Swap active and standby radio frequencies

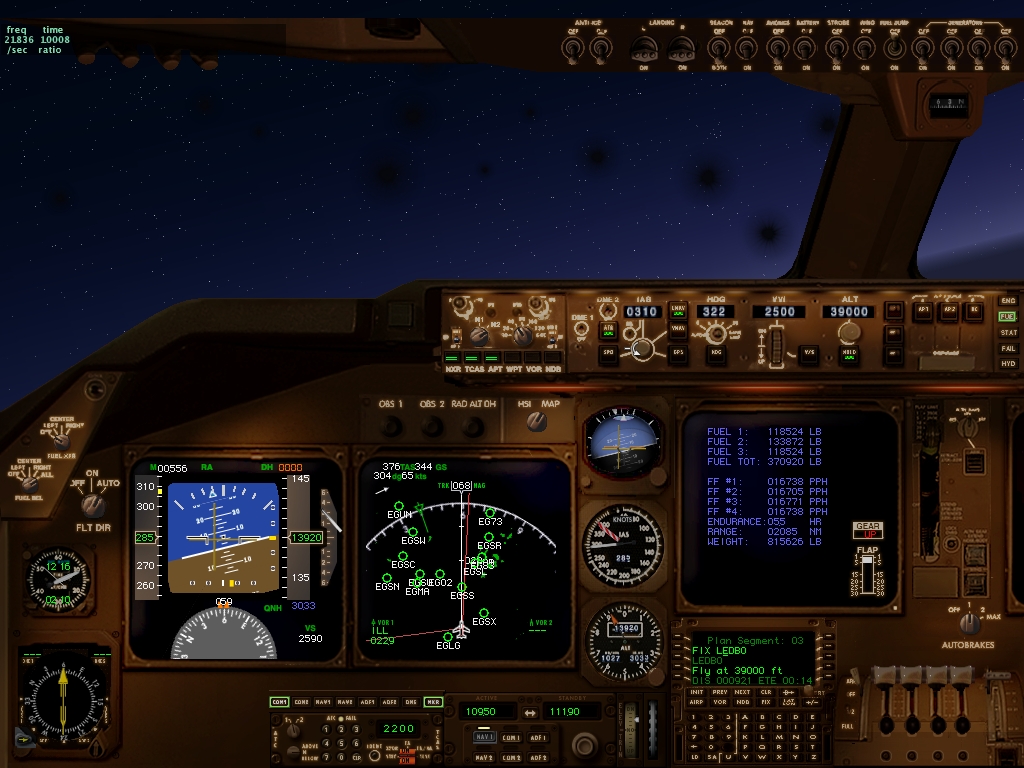(529, 712)
